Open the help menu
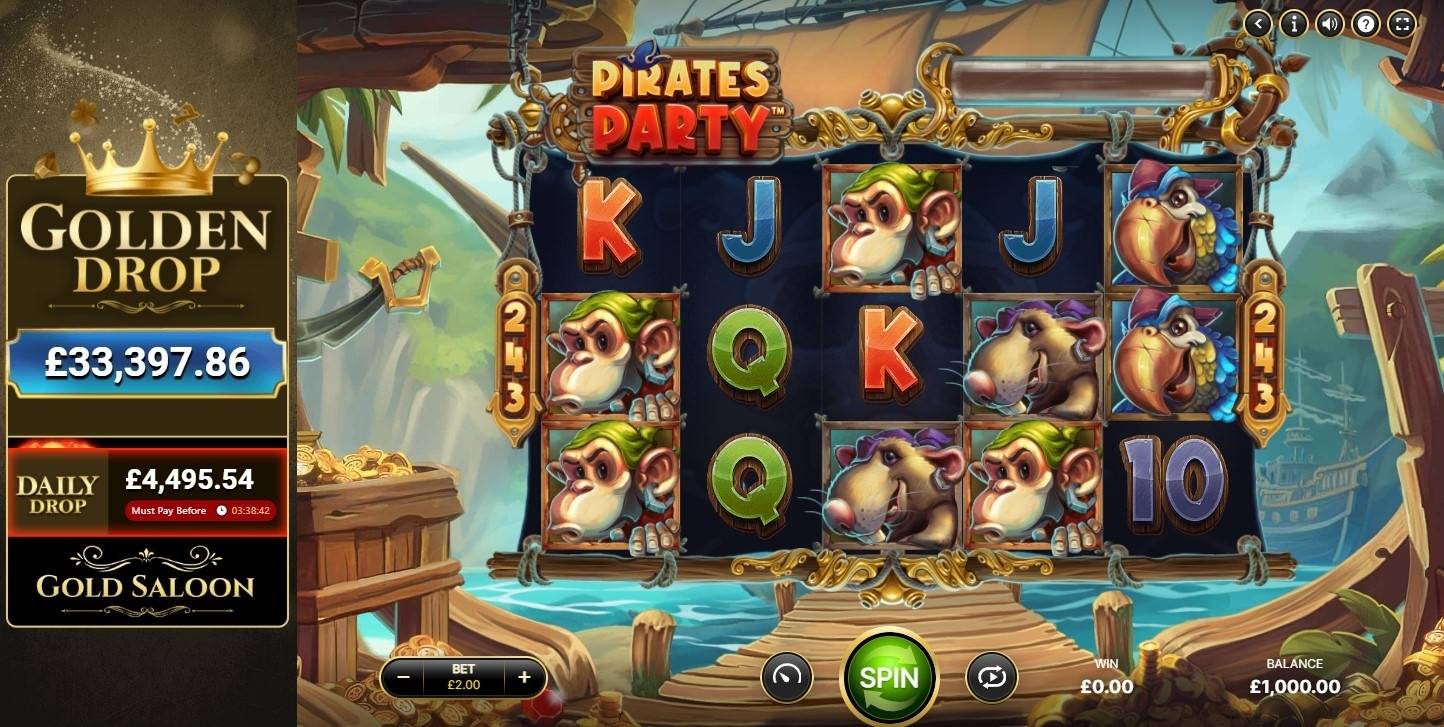 (1365, 23)
